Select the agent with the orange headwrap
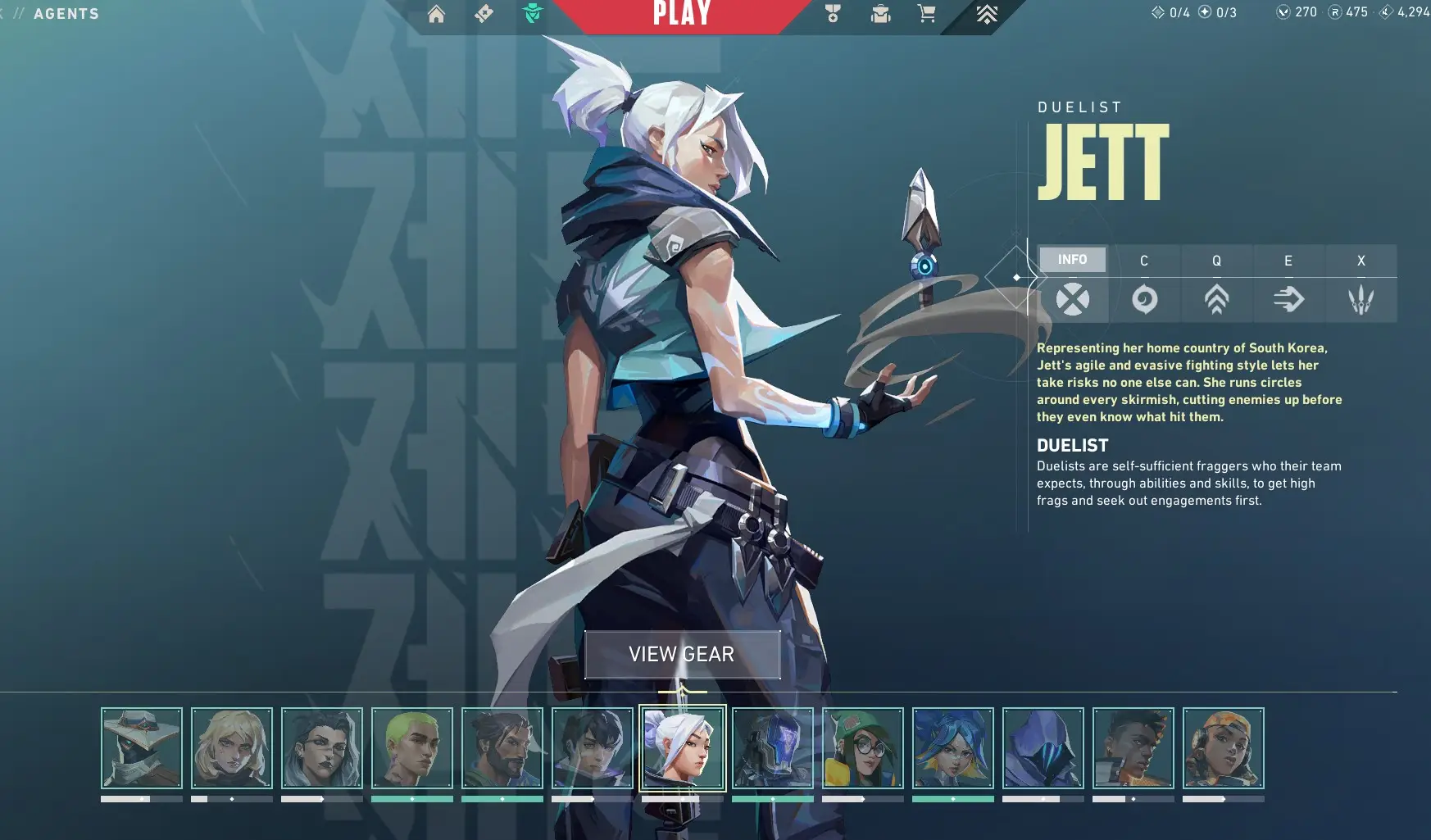The width and height of the screenshot is (1431, 840). 1224,747
